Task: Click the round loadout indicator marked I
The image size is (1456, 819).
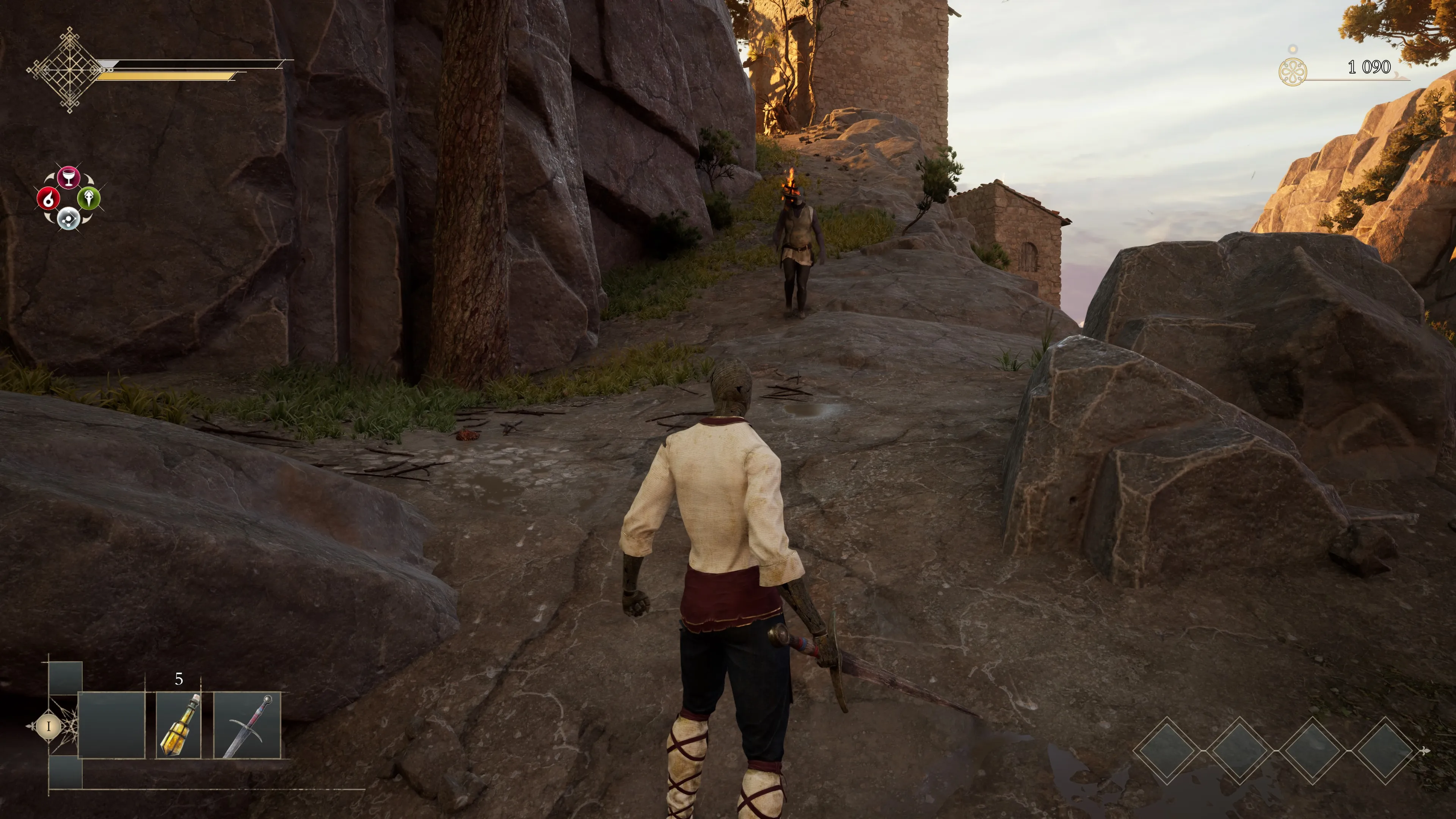Action: [49, 726]
